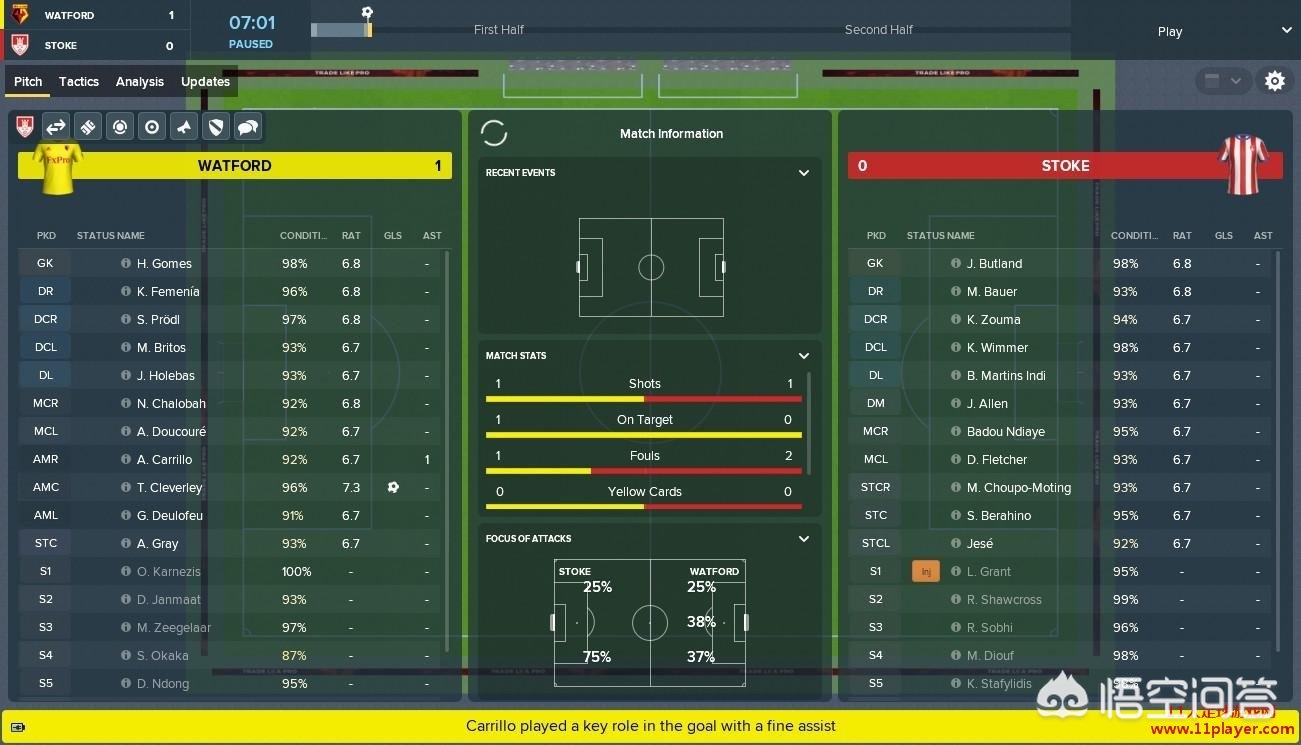The width and height of the screenshot is (1301, 745).
Task: Show the Updates tab
Action: point(205,82)
